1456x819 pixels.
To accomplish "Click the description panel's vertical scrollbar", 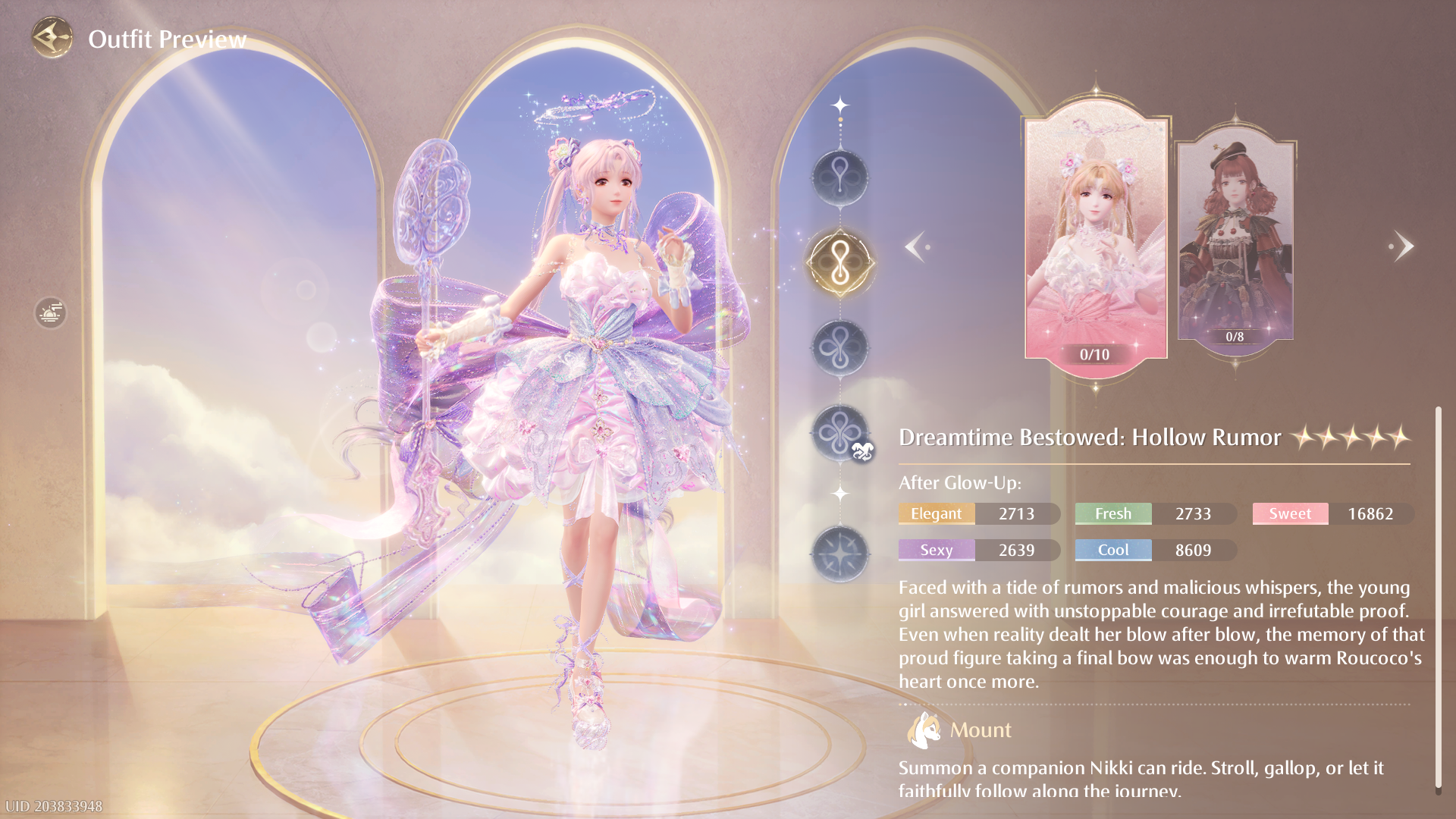I will (1438, 599).
